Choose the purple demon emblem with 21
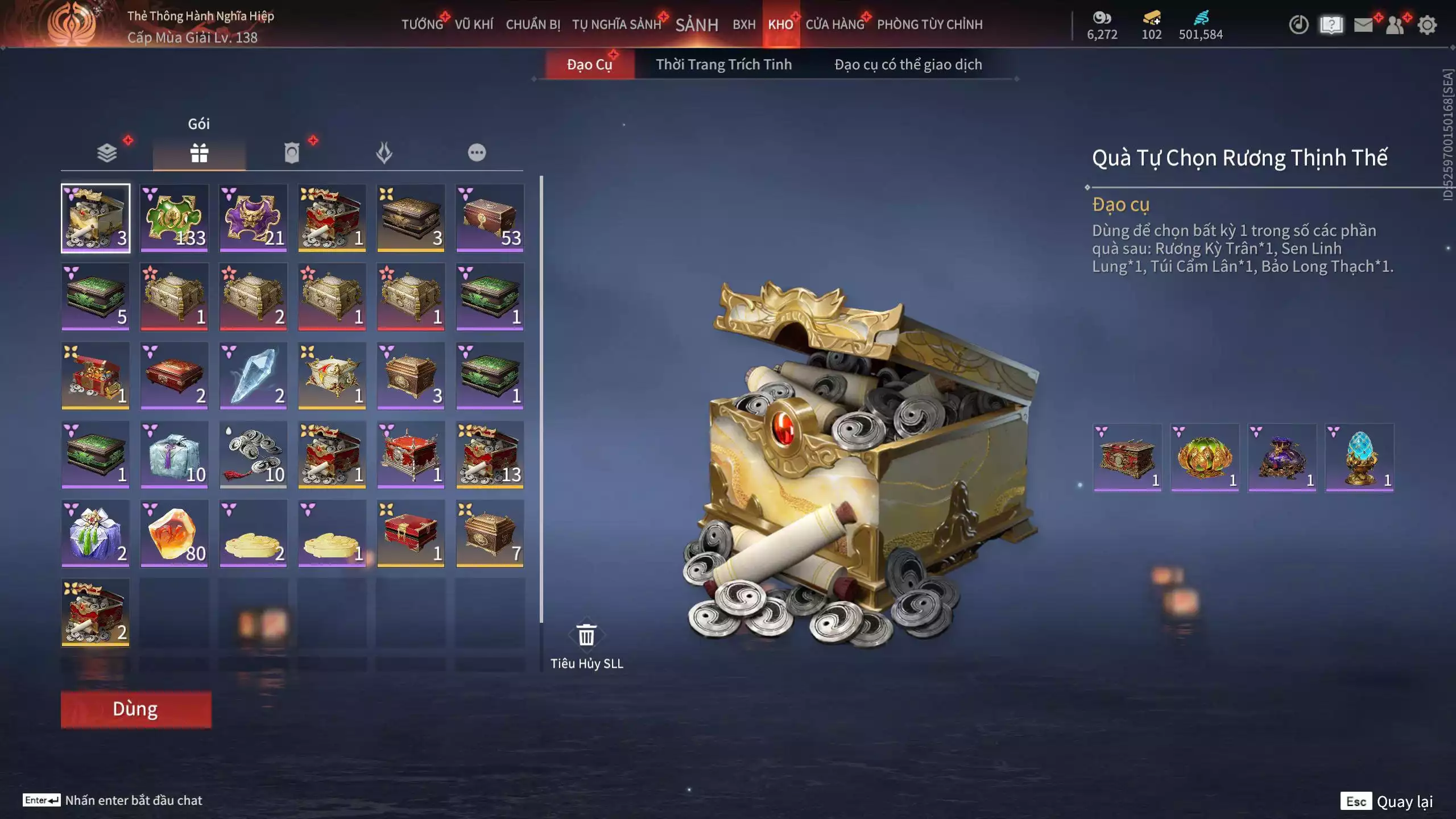Viewport: 1456px width, 819px height. point(253,218)
